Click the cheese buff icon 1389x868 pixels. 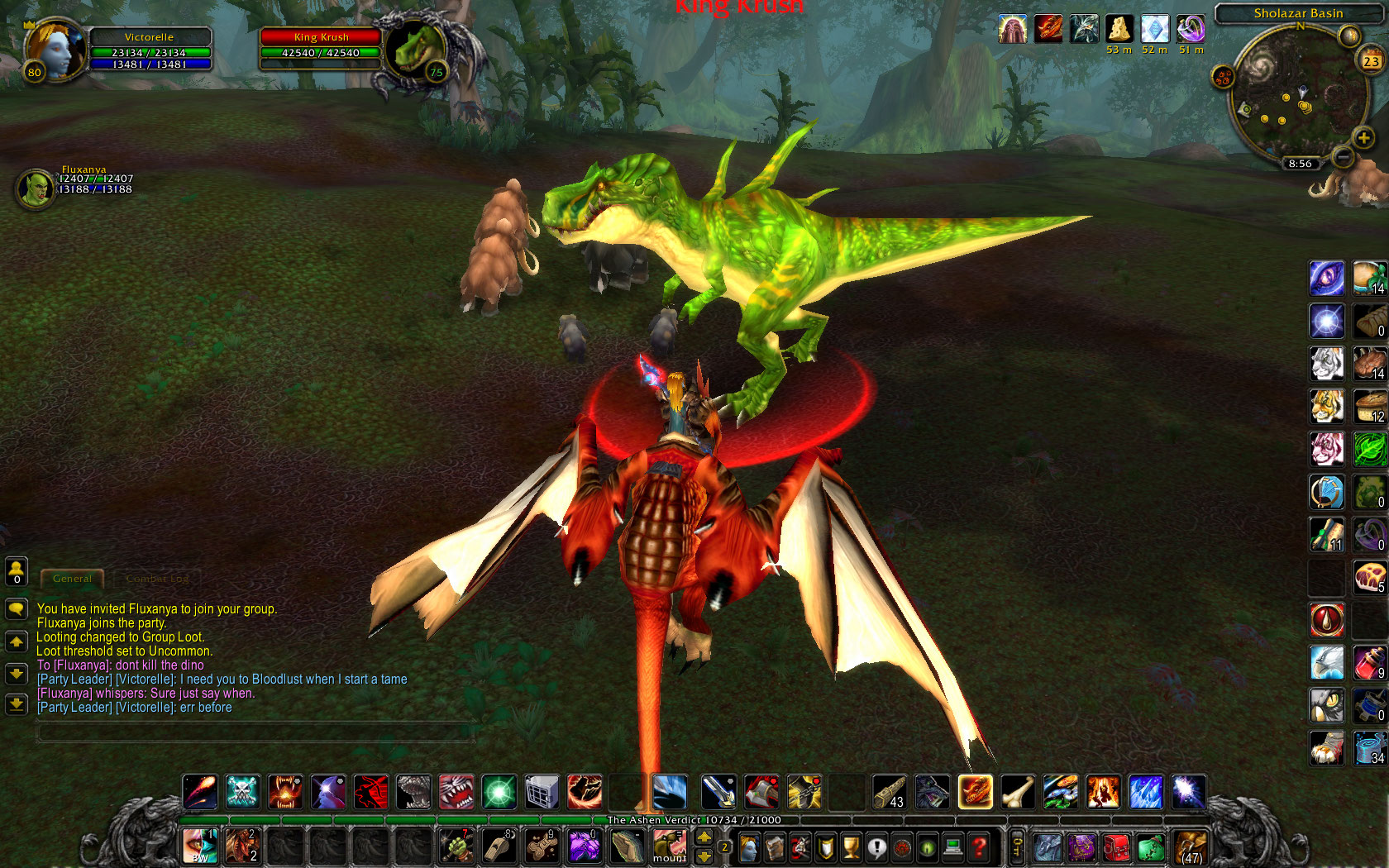click(x=1119, y=29)
